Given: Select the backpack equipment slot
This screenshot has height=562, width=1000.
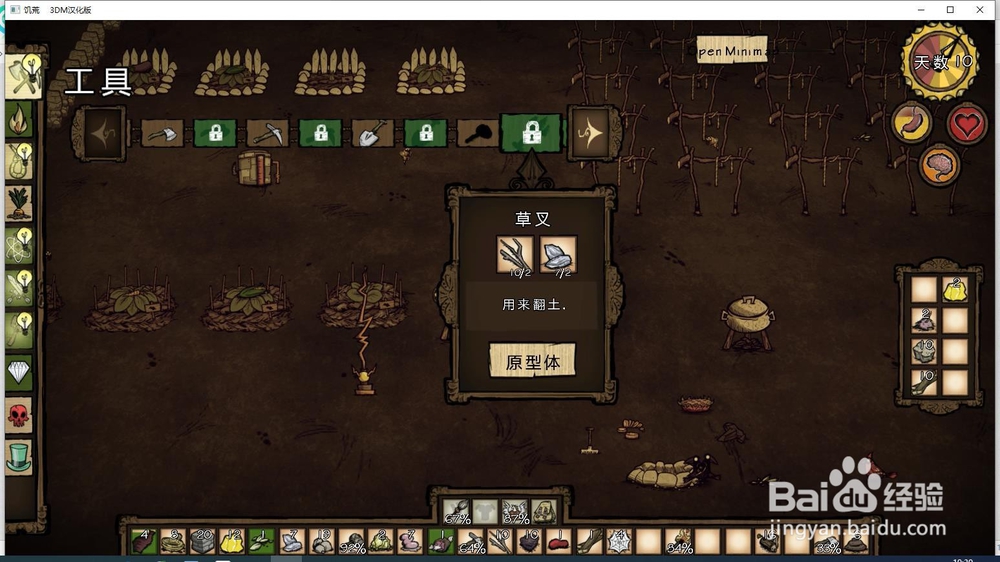Looking at the screenshot, I should click(x=544, y=513).
